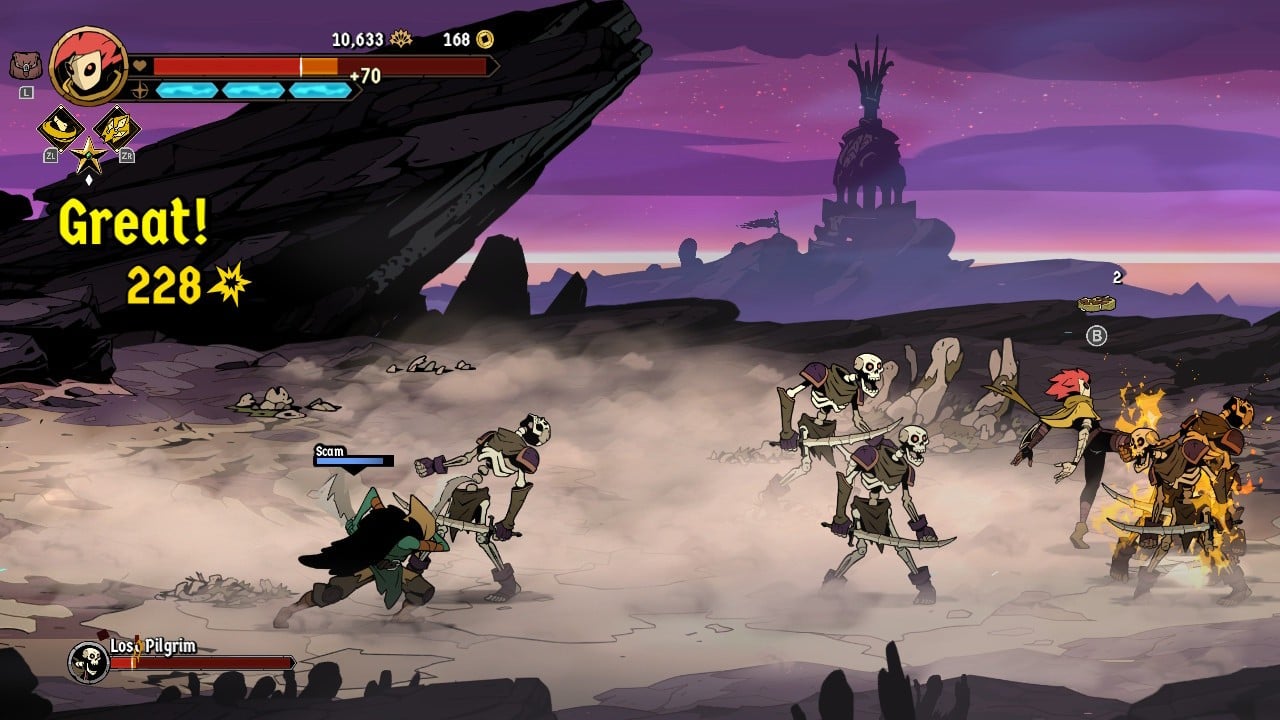Pick the gold item pickup marker
The width and height of the screenshot is (1280, 720).
[x=1097, y=302]
